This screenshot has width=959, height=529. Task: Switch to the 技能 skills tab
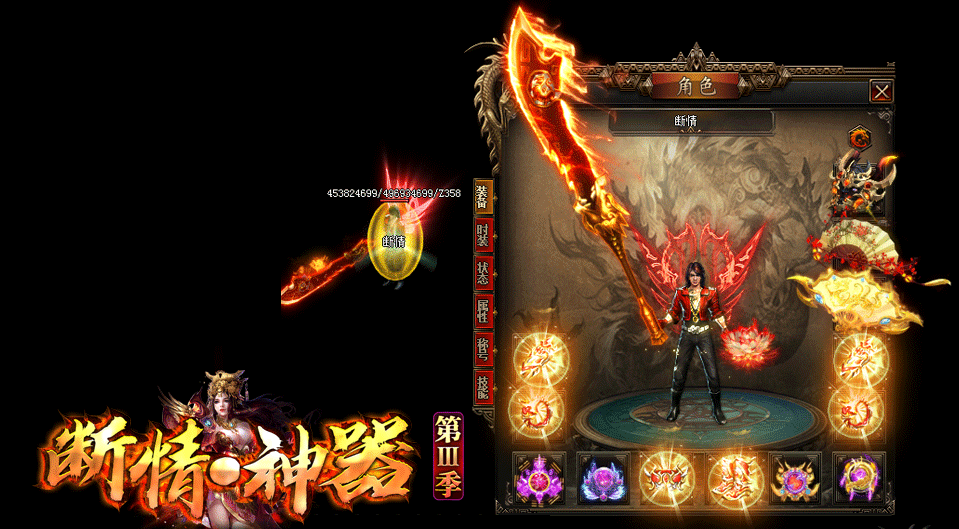click(x=483, y=387)
